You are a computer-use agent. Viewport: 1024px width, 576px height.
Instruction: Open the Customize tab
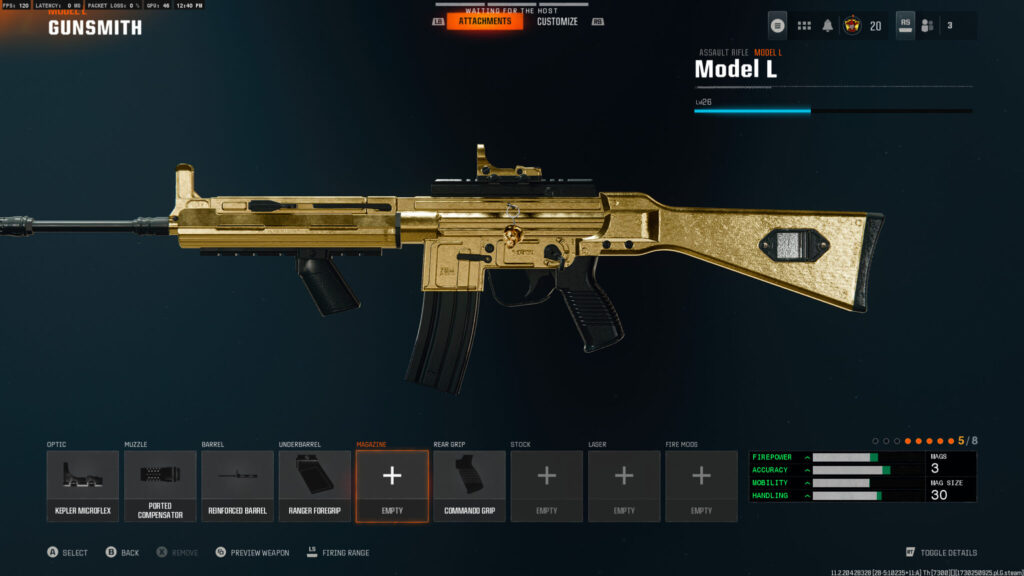[557, 21]
